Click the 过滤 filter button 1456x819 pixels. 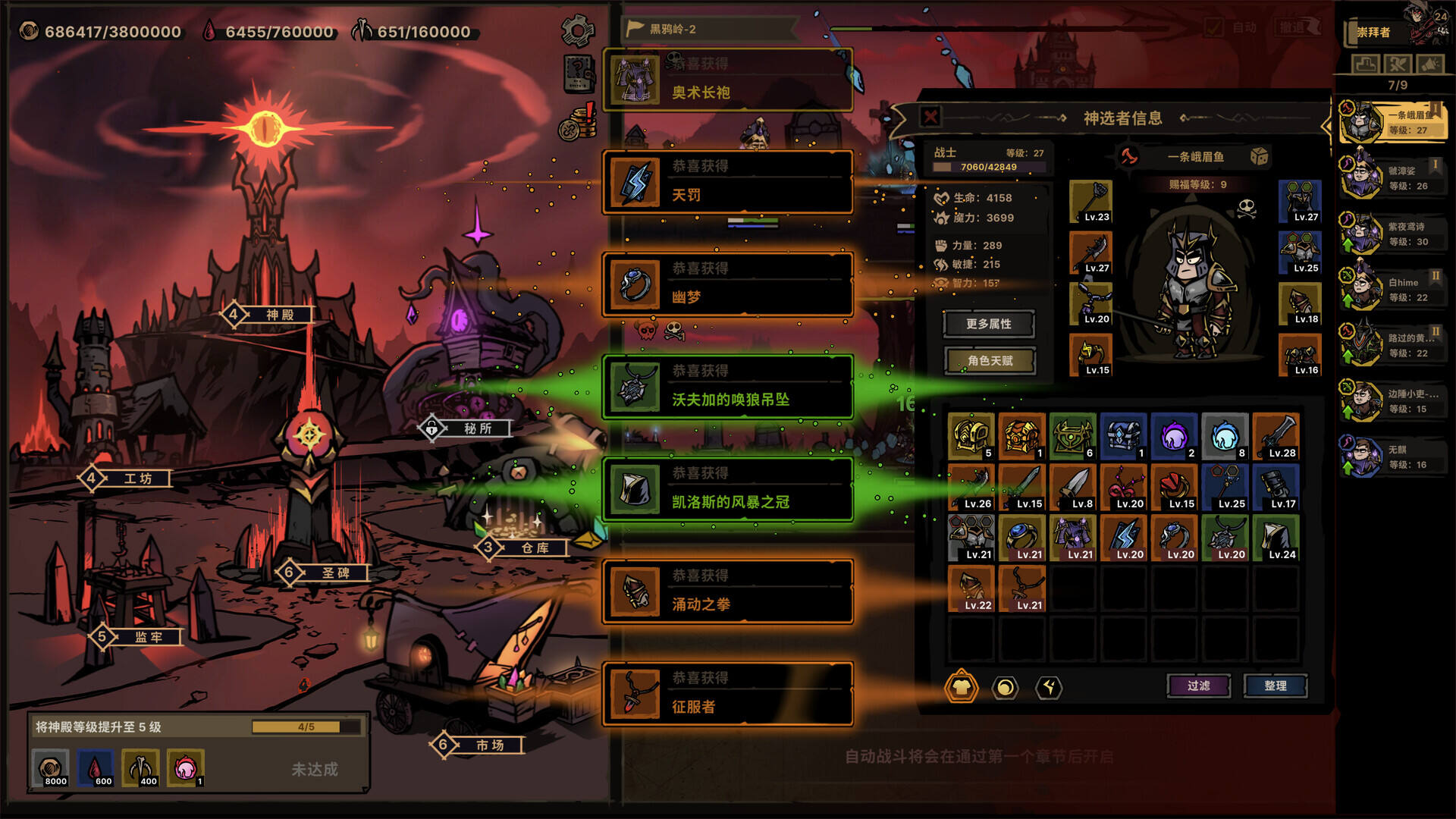[x=1198, y=686]
